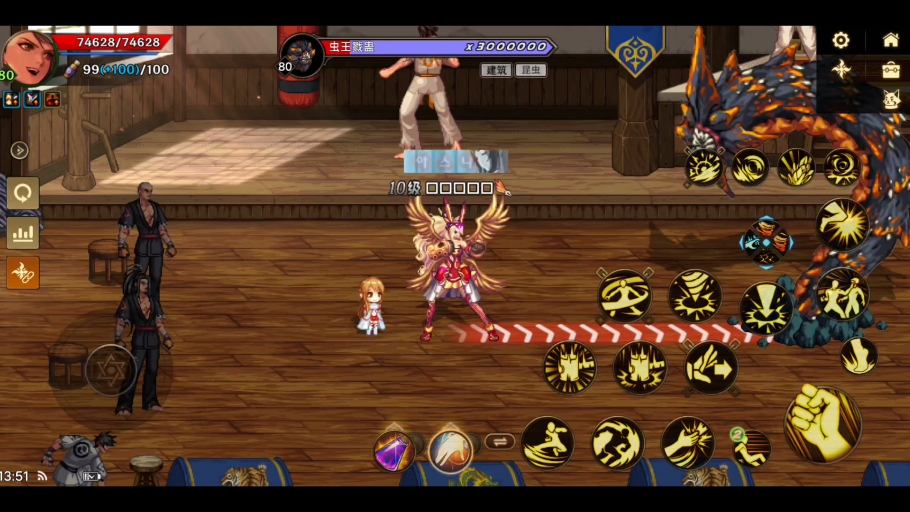The image size is (910, 512).
Task: Toggle the skill page swap arrows
Action: 499,441
